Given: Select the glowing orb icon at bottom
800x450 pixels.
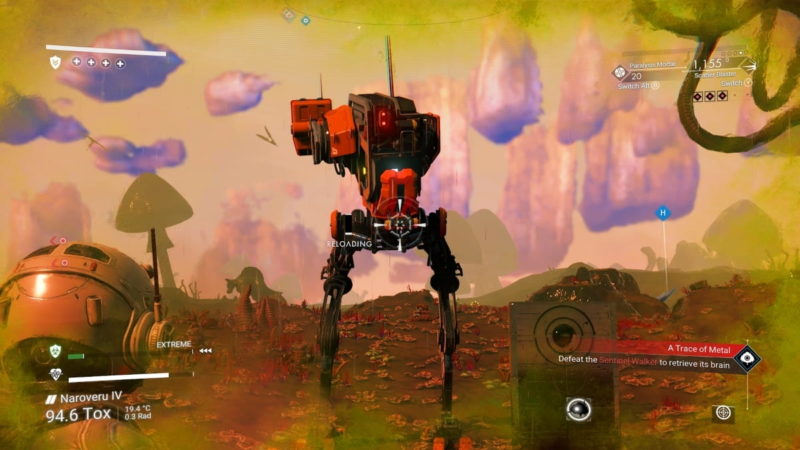Looking at the screenshot, I should click(x=578, y=408).
